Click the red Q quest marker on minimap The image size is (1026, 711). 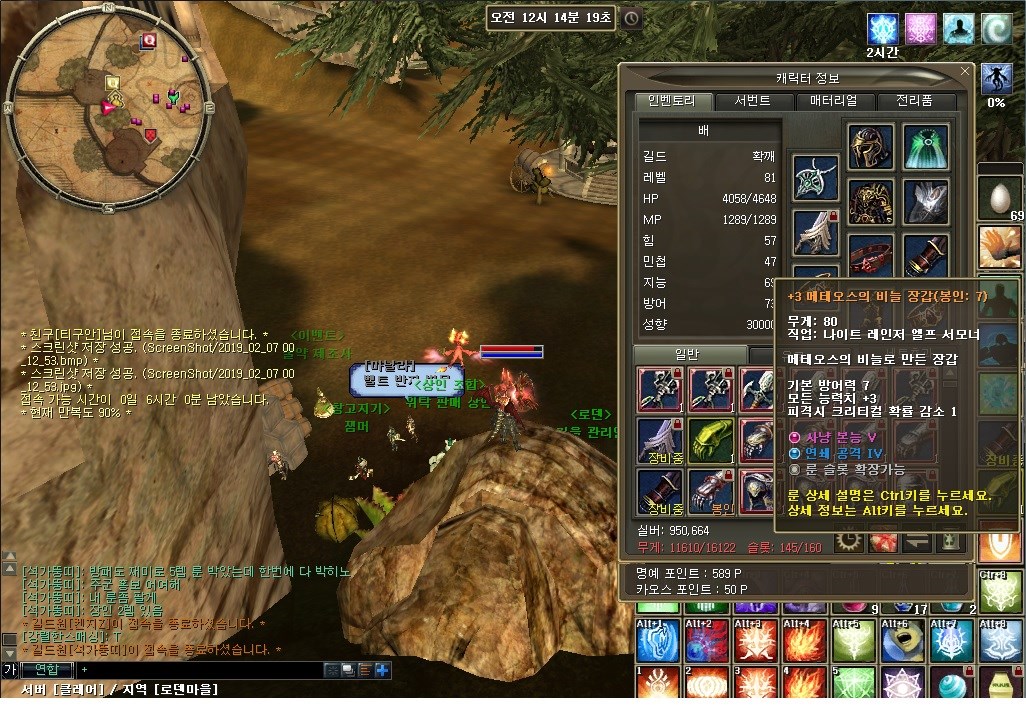tap(149, 40)
